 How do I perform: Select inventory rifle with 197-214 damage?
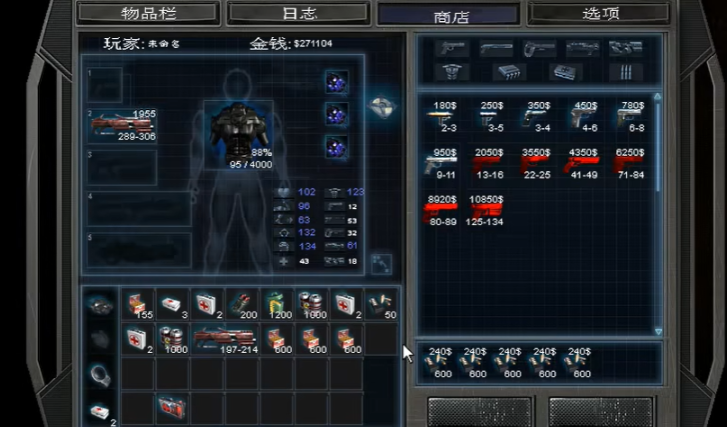225,338
